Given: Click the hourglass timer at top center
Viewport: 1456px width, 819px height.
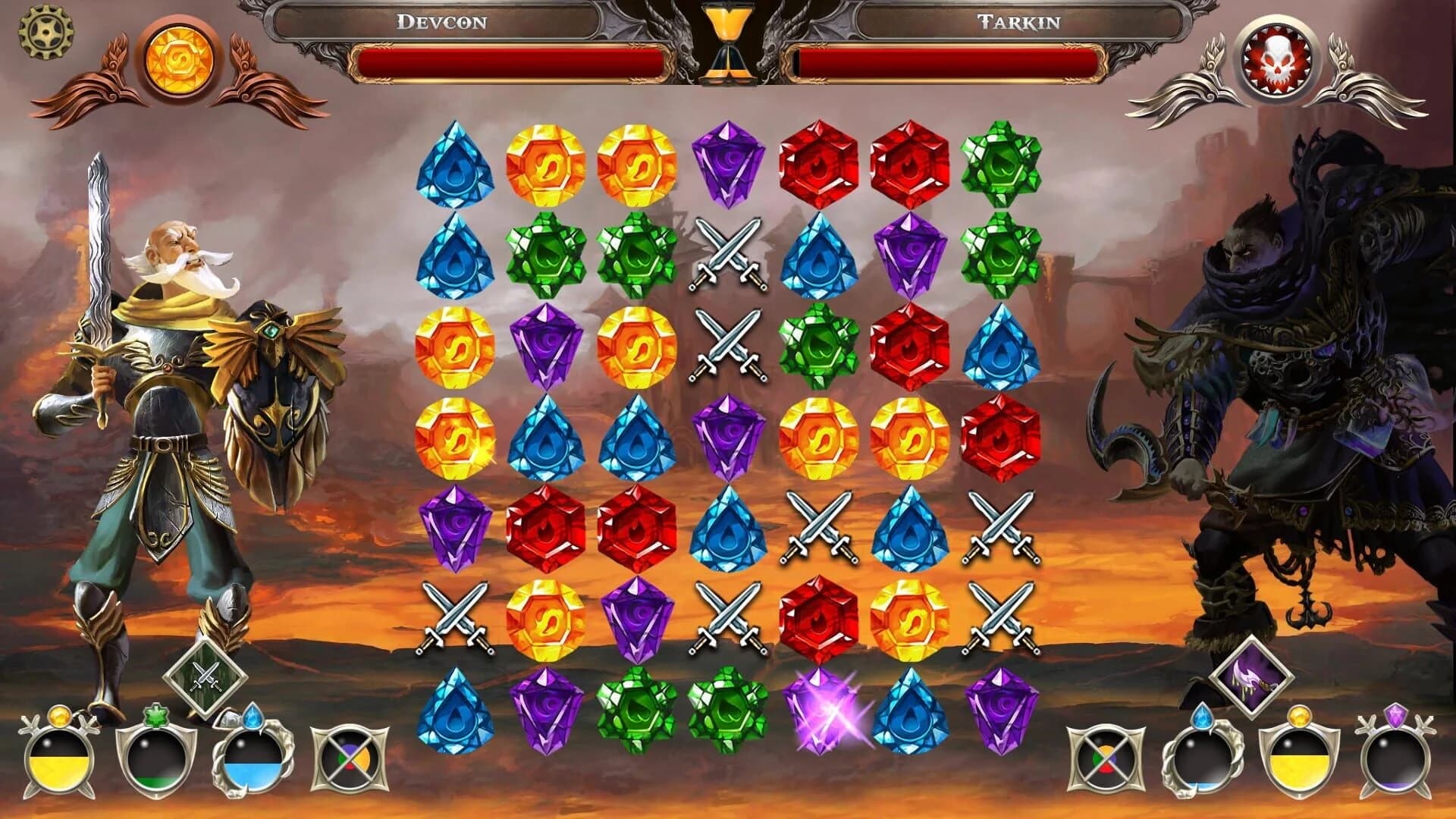Looking at the screenshot, I should click(x=730, y=42).
